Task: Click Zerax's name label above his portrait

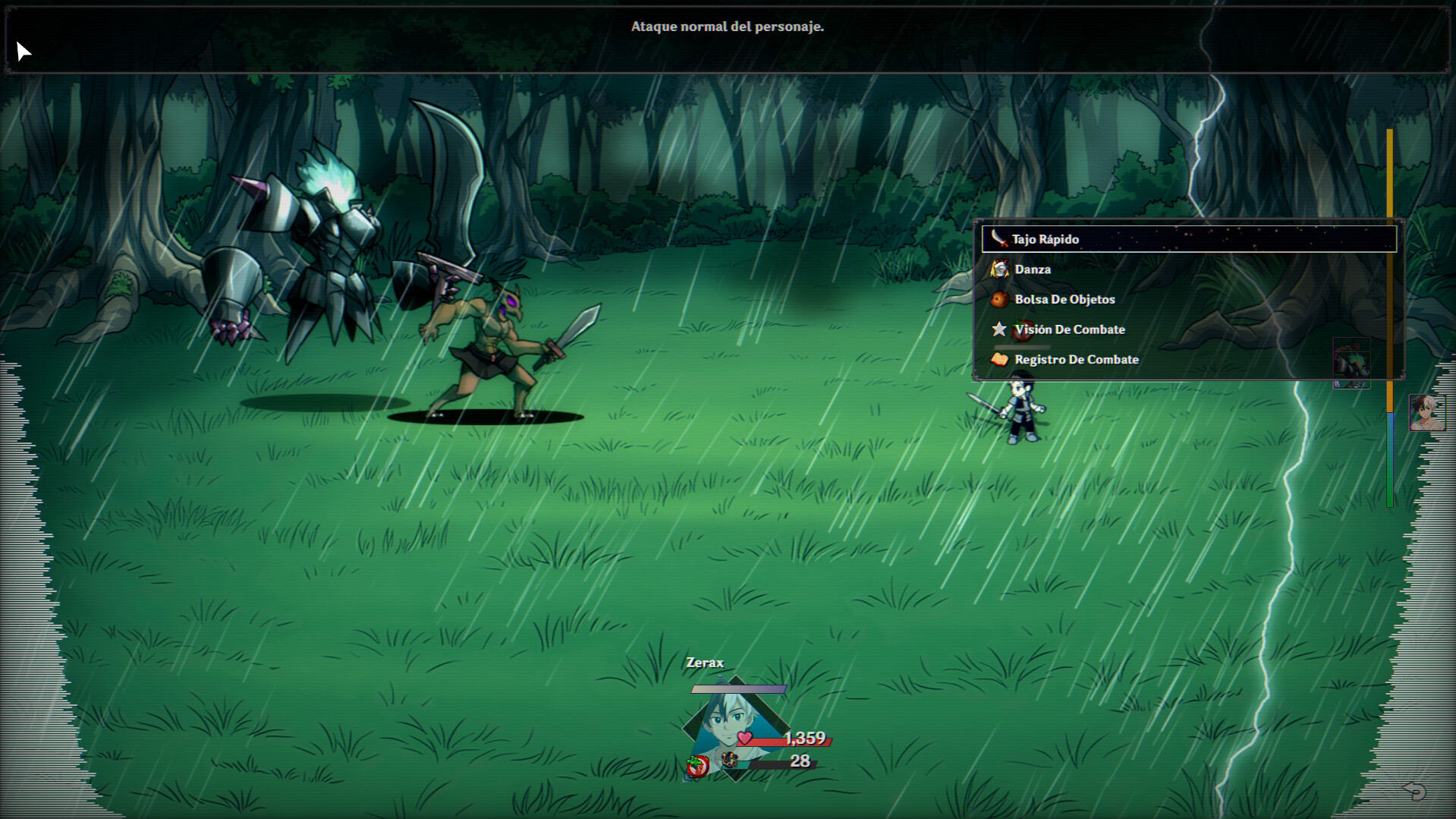Action: [x=705, y=662]
